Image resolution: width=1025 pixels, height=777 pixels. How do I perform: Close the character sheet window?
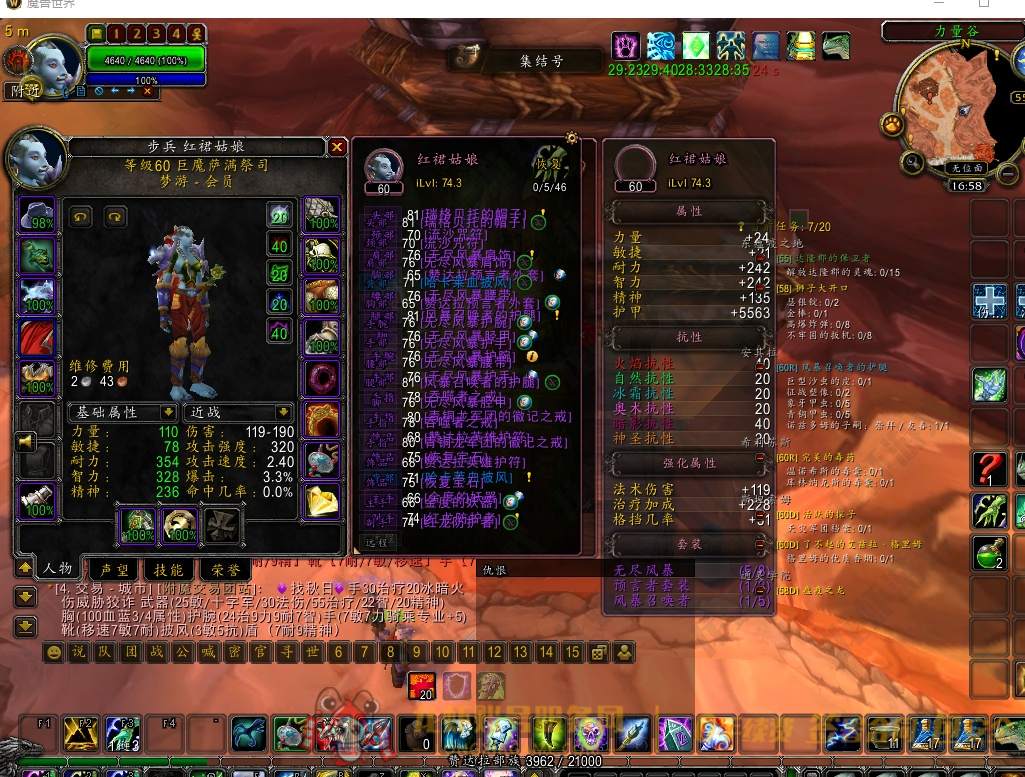pos(337,147)
